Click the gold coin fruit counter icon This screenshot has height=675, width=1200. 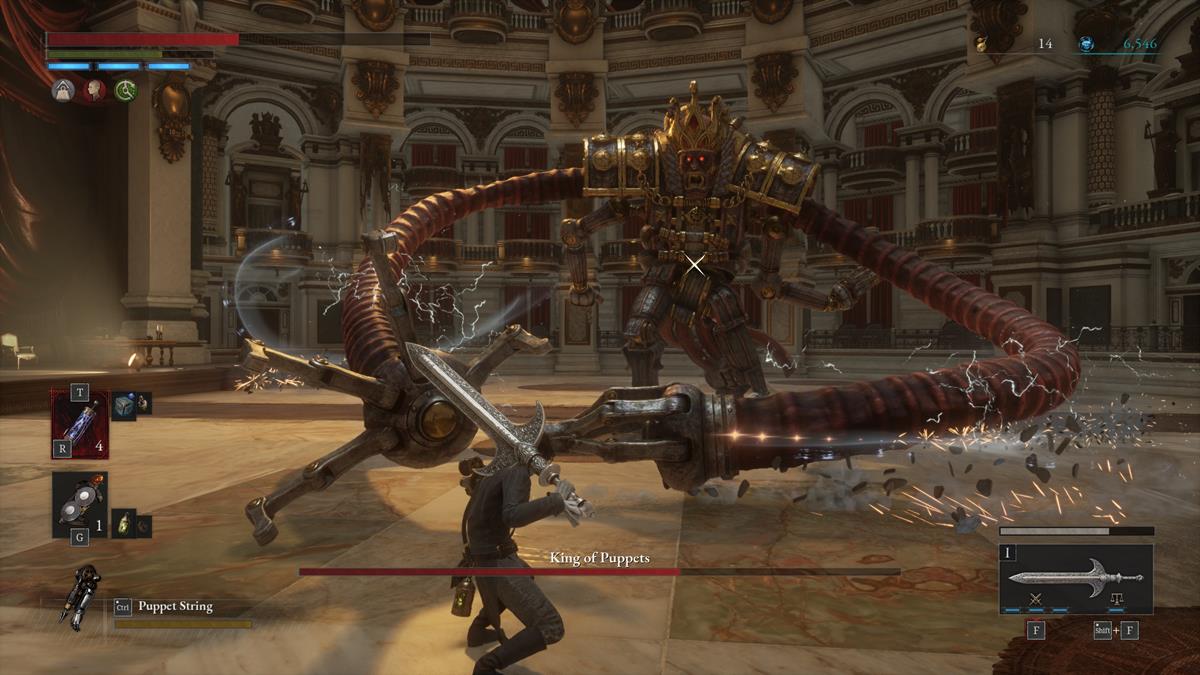tap(982, 44)
